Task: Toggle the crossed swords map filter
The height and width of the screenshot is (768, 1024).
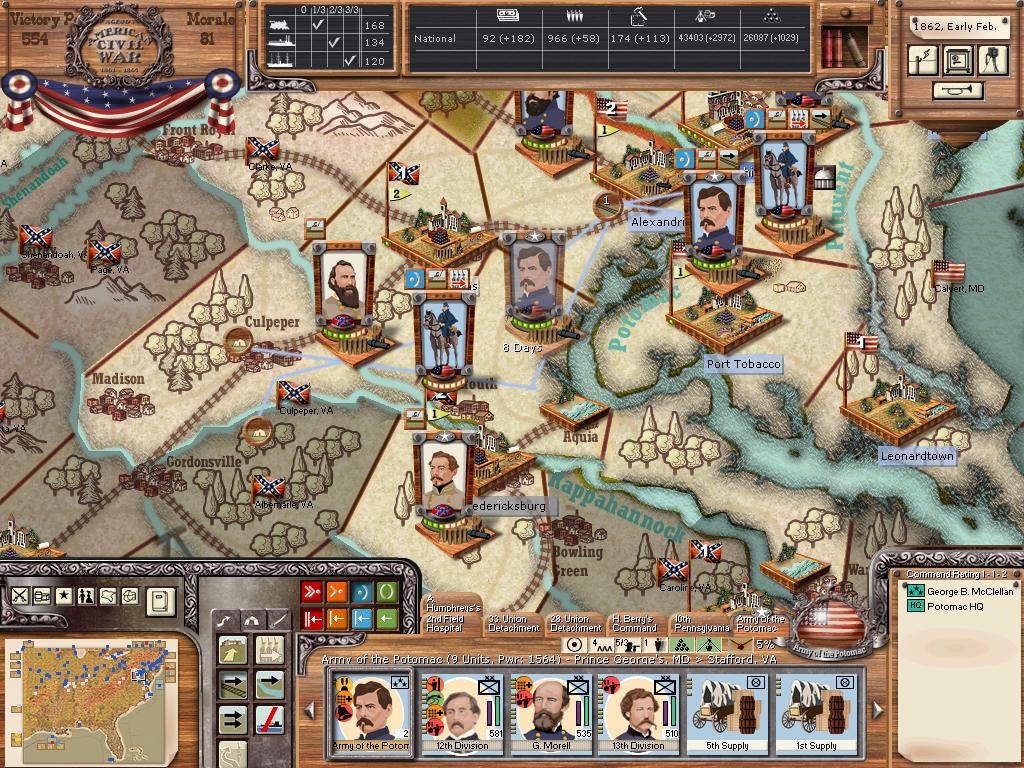Action: (20, 596)
